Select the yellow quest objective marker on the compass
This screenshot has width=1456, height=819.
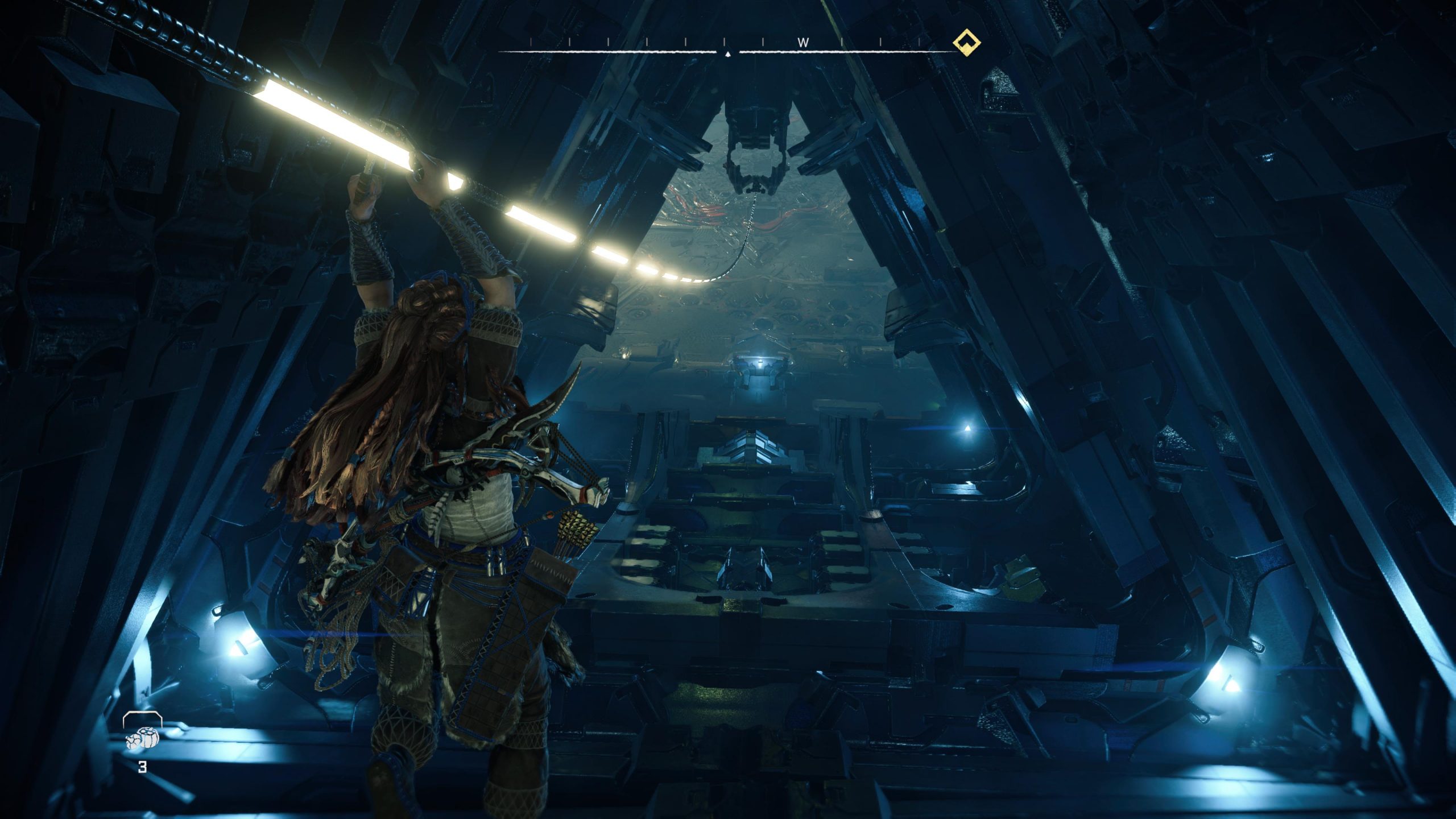coord(967,42)
